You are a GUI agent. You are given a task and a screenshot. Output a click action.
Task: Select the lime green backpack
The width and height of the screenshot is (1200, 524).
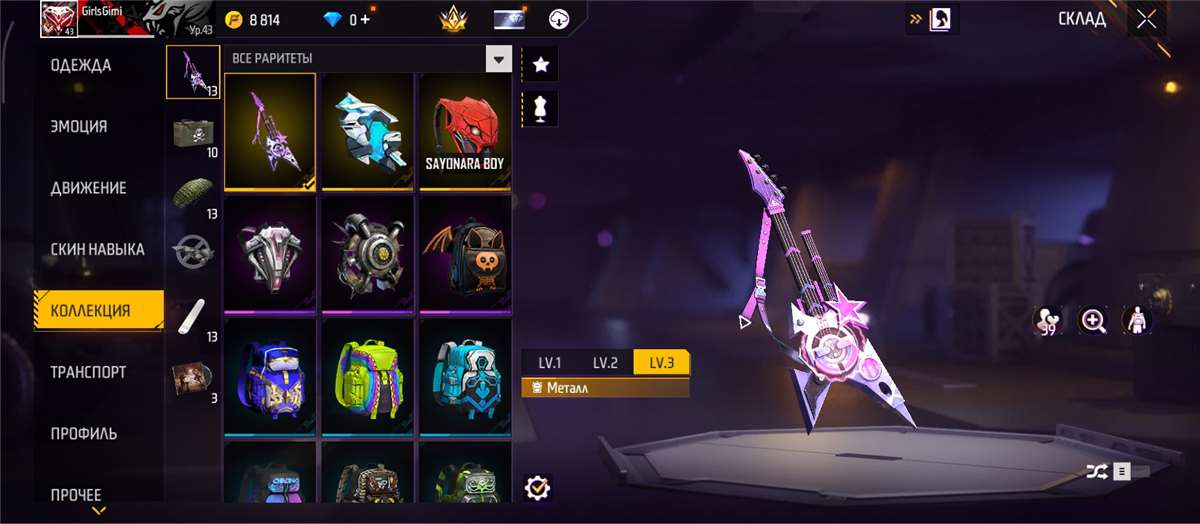point(367,376)
